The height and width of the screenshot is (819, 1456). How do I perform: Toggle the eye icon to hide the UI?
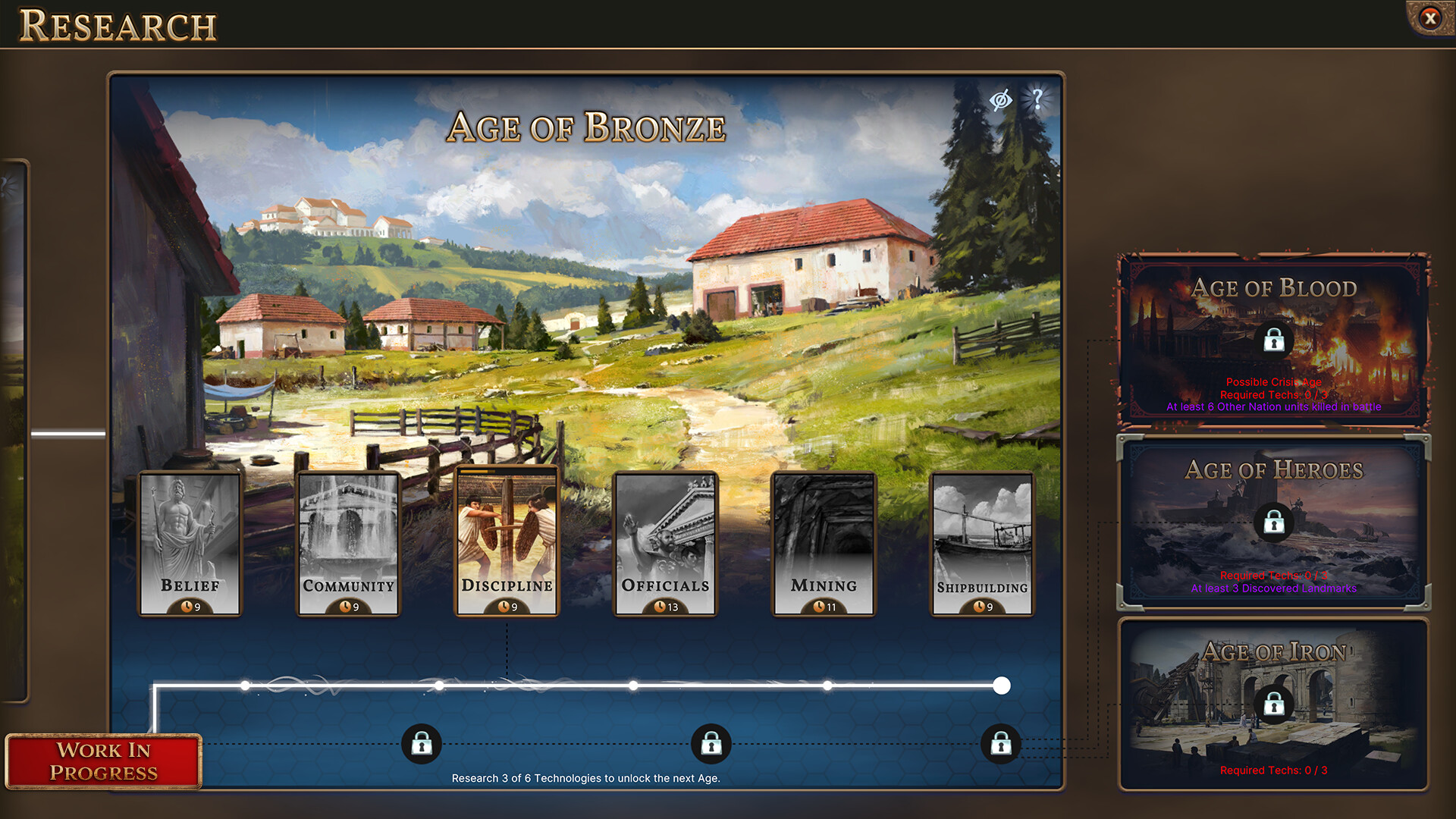coord(1000,99)
